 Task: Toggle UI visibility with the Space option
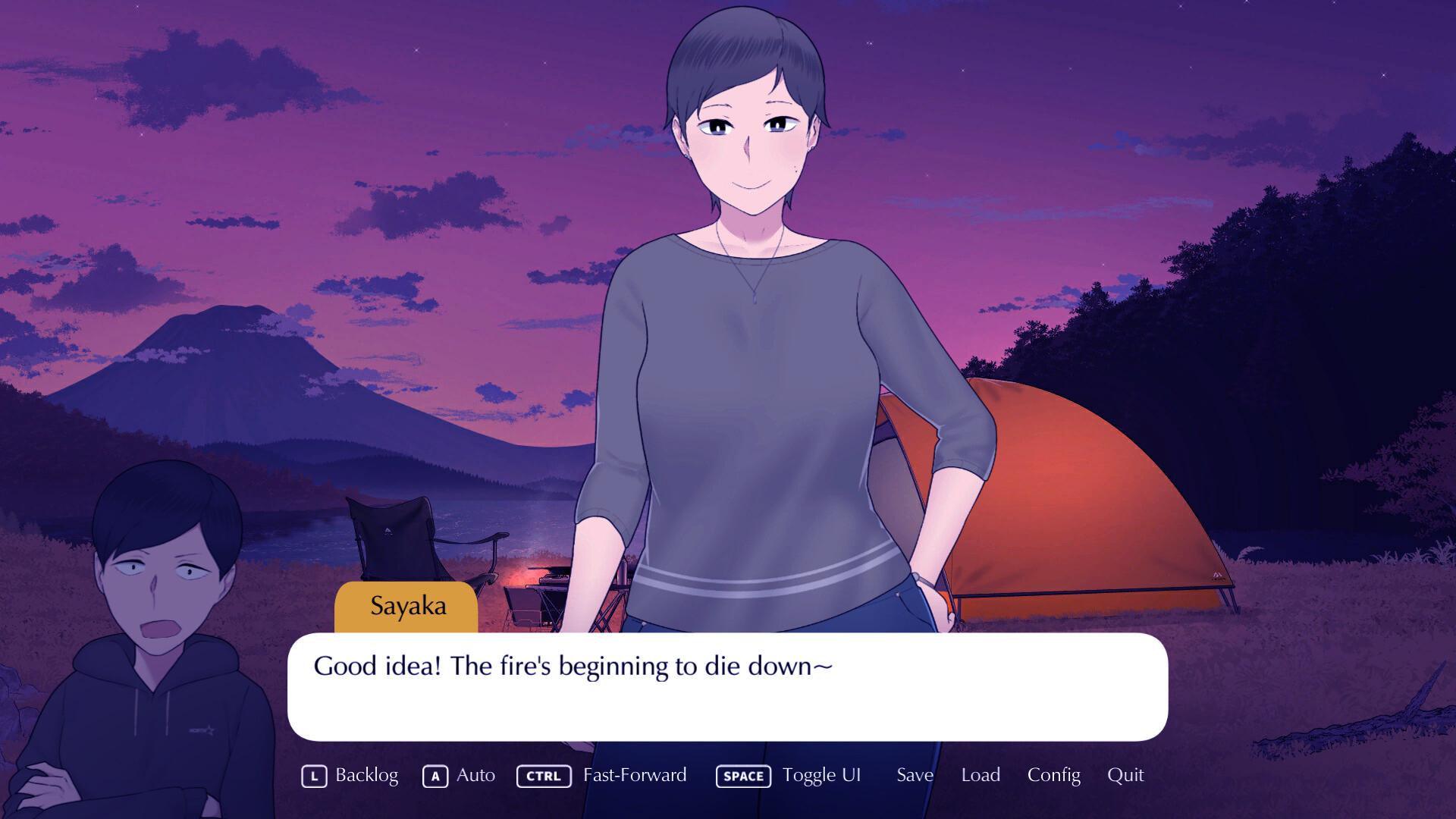822,775
